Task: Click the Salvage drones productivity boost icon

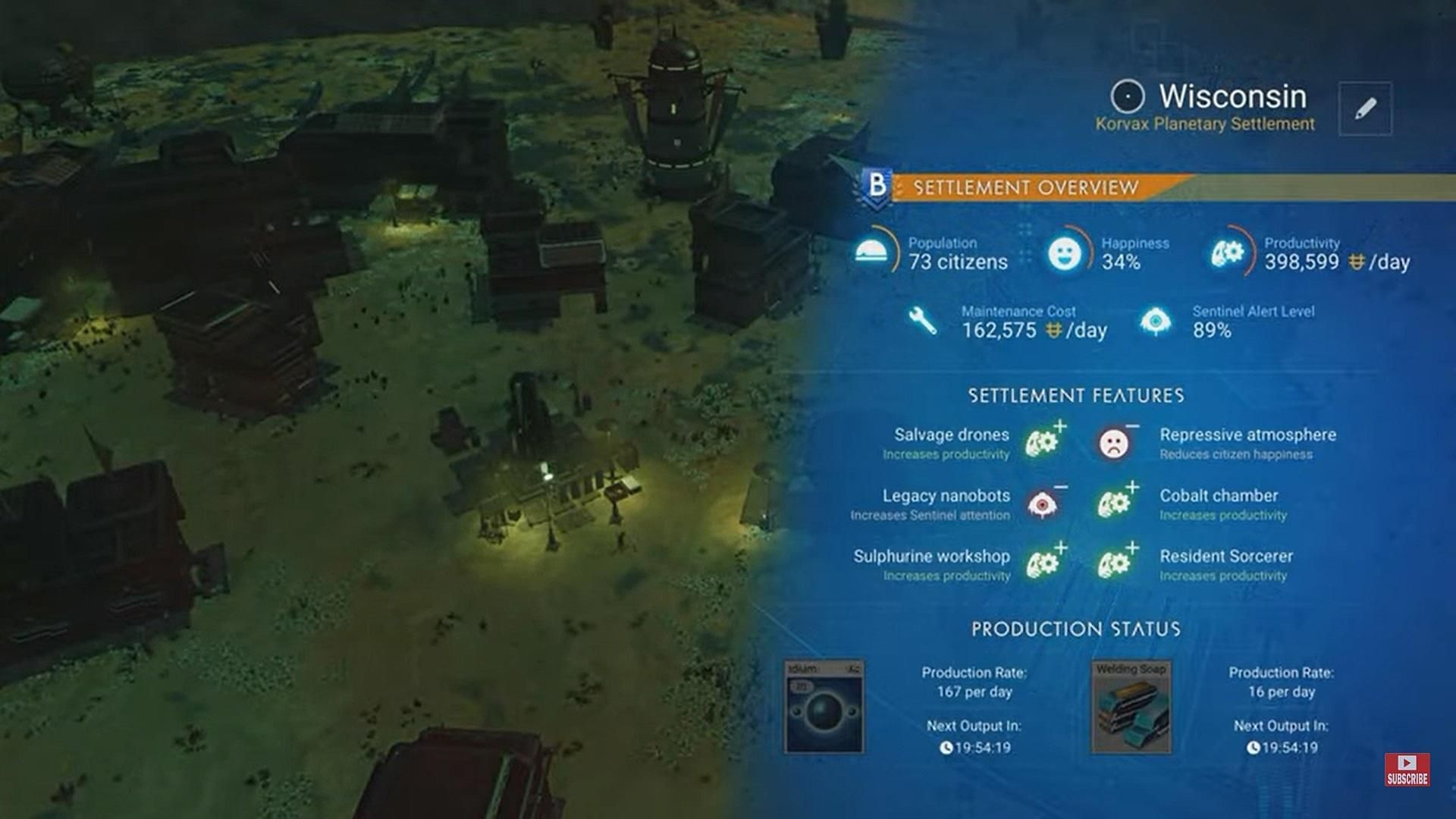Action: click(x=1041, y=444)
